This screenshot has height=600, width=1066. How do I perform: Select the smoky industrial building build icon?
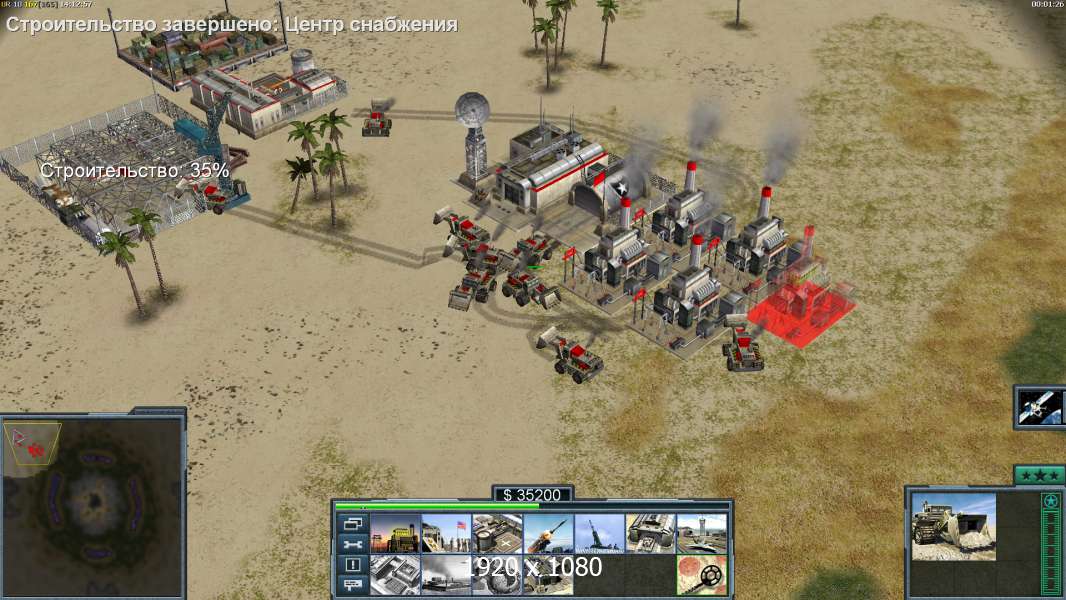coord(446,575)
